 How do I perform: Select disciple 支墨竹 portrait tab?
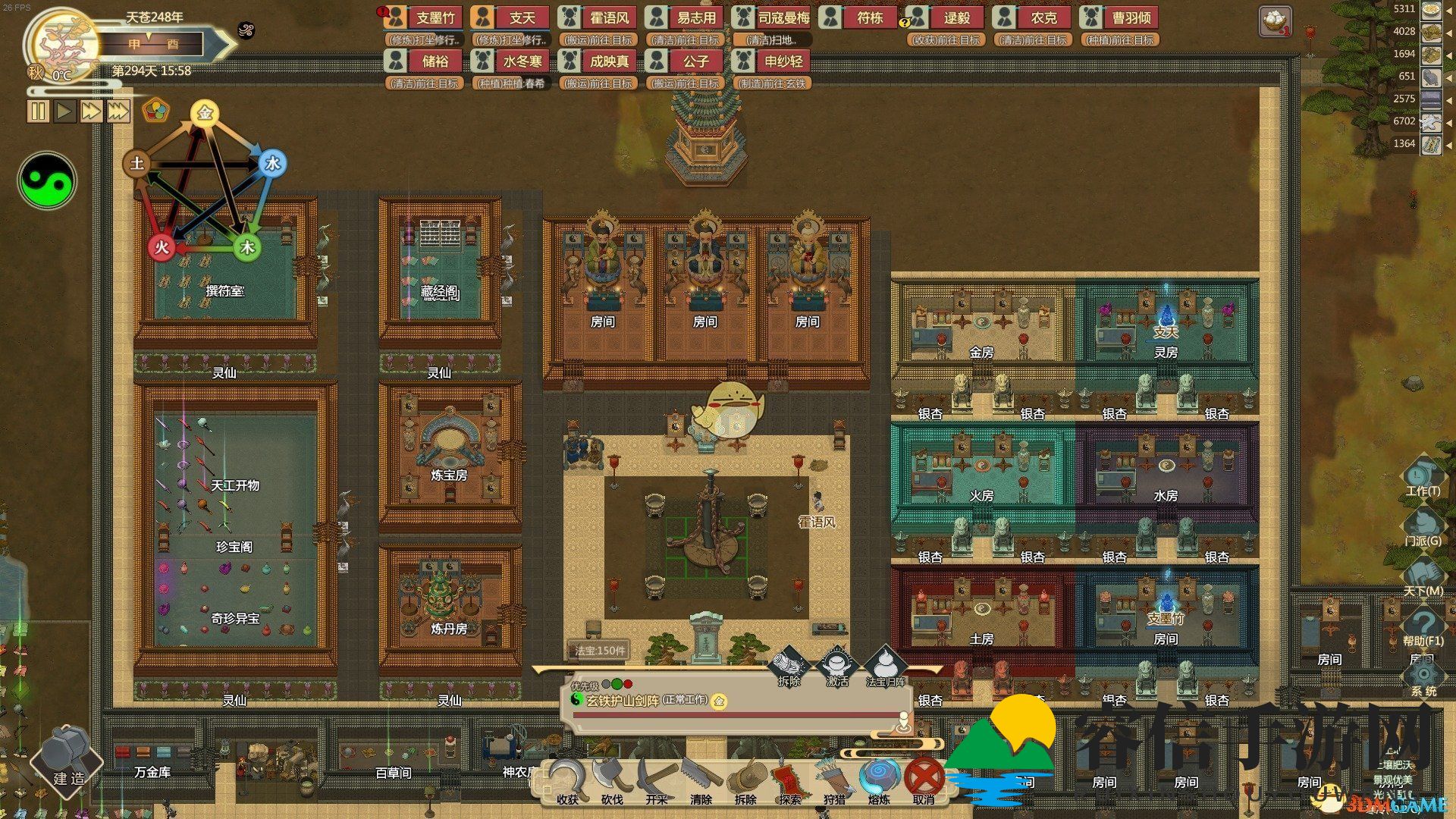point(425,17)
